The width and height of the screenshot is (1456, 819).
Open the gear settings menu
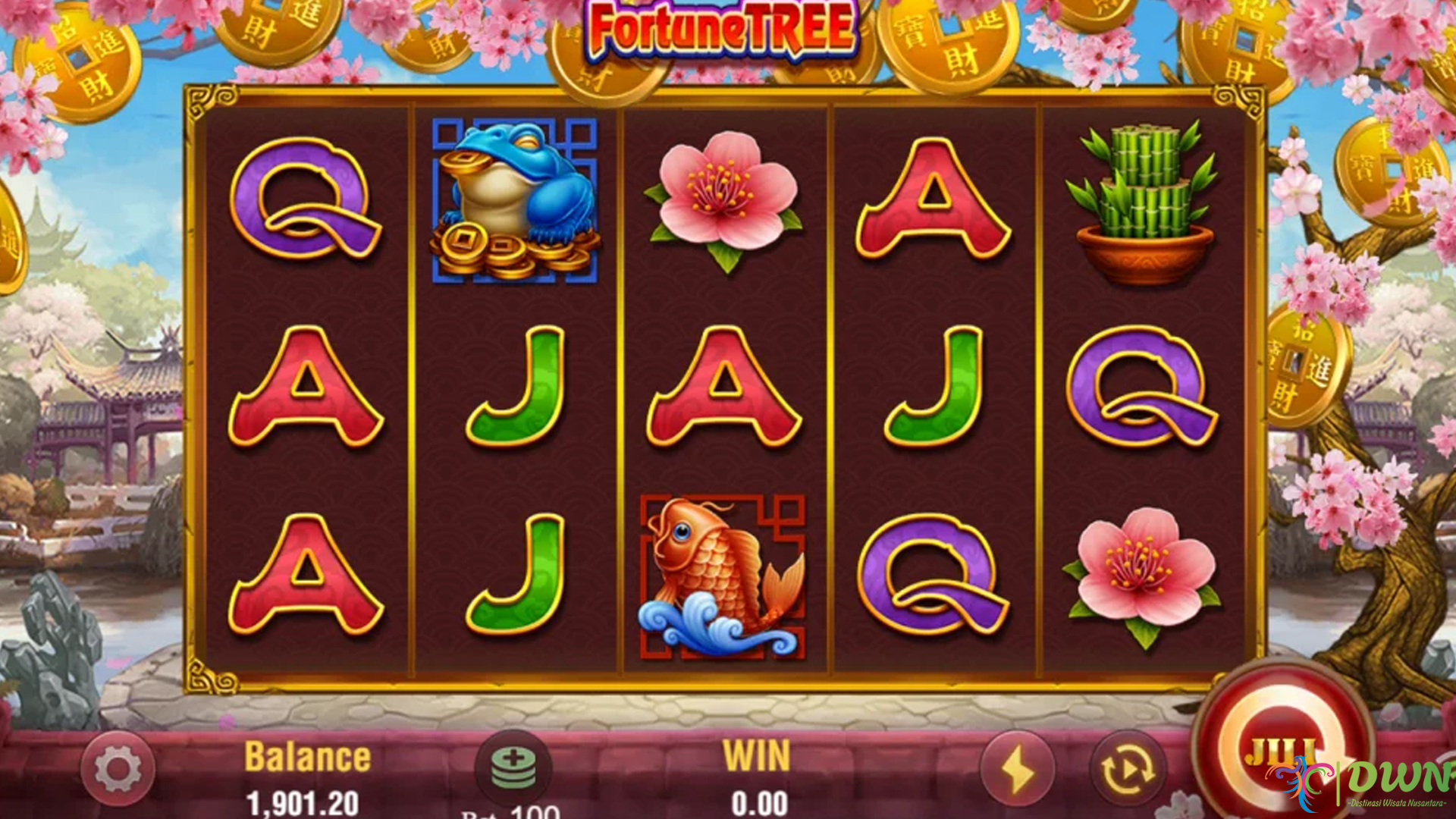[118, 768]
